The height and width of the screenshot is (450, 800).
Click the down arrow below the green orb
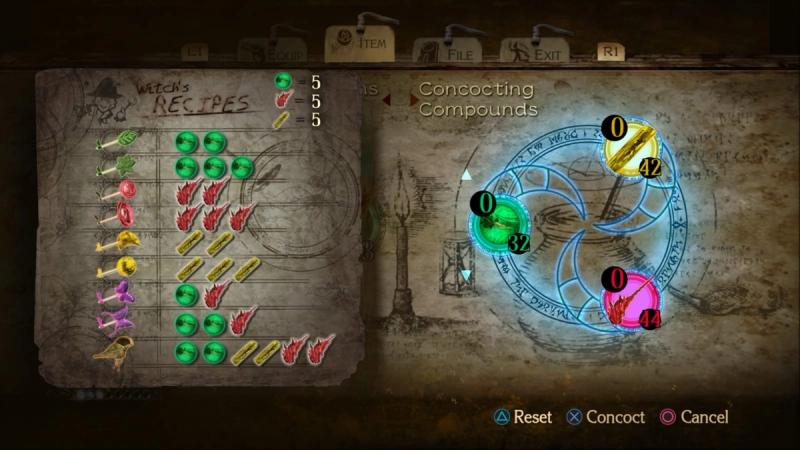(465, 274)
